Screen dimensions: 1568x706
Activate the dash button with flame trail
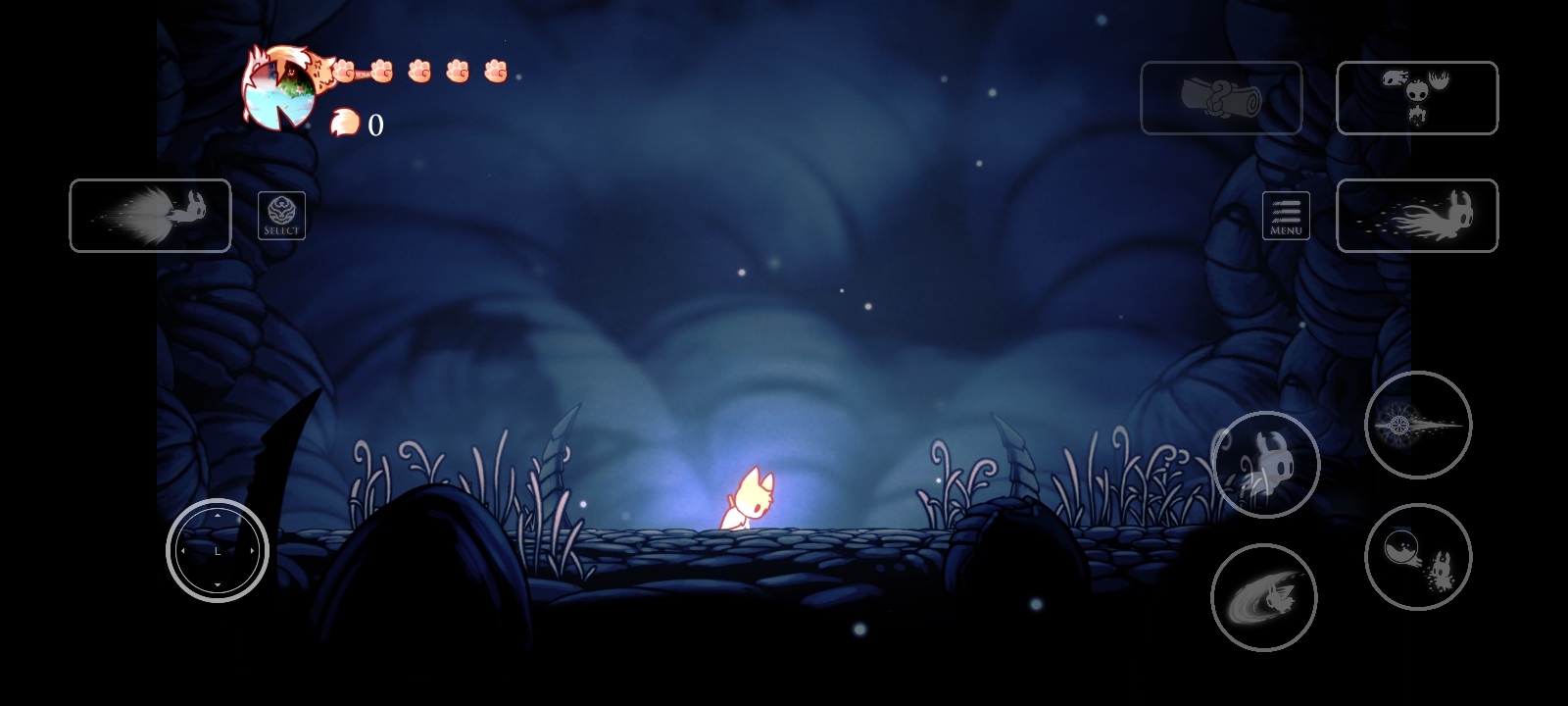click(x=1417, y=216)
